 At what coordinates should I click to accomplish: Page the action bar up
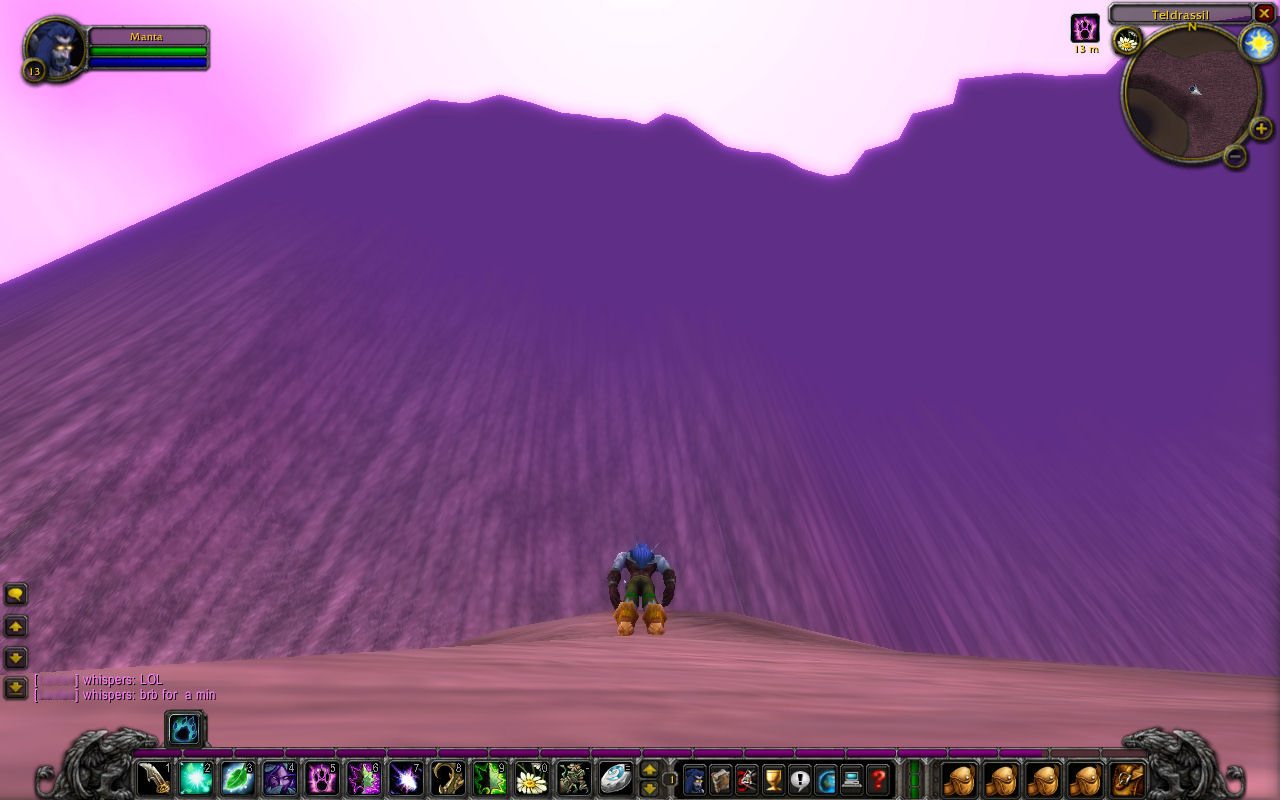(649, 769)
